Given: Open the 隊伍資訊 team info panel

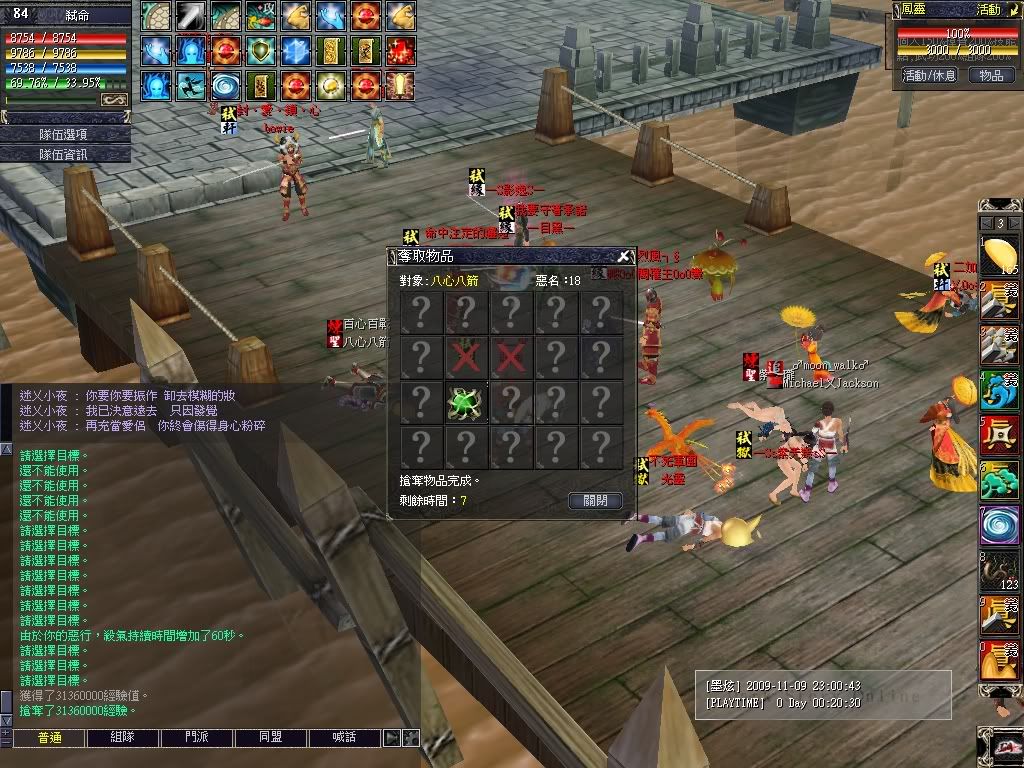Looking at the screenshot, I should coord(65,154).
